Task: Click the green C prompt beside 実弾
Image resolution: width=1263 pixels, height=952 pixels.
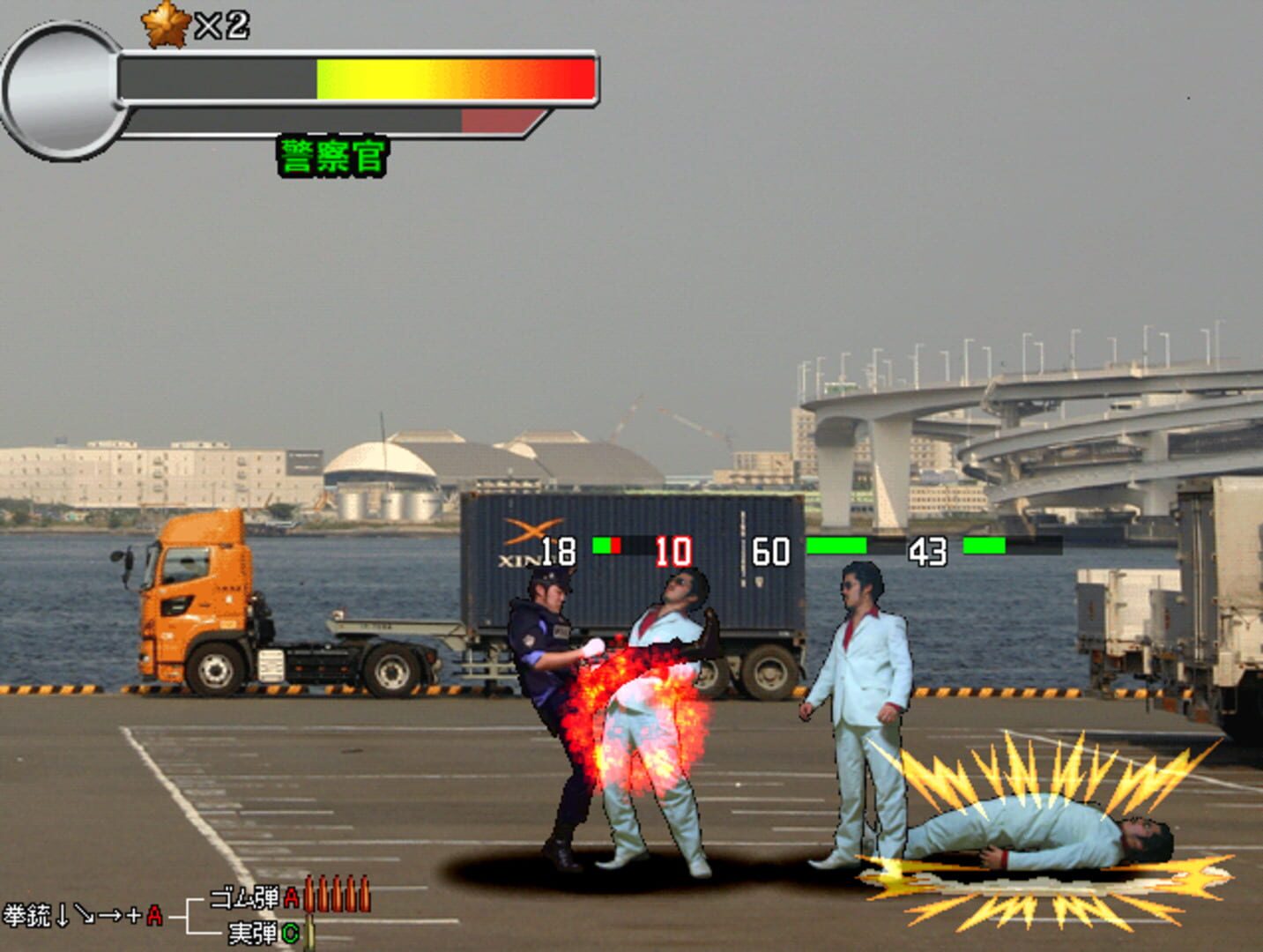Action: click(291, 932)
